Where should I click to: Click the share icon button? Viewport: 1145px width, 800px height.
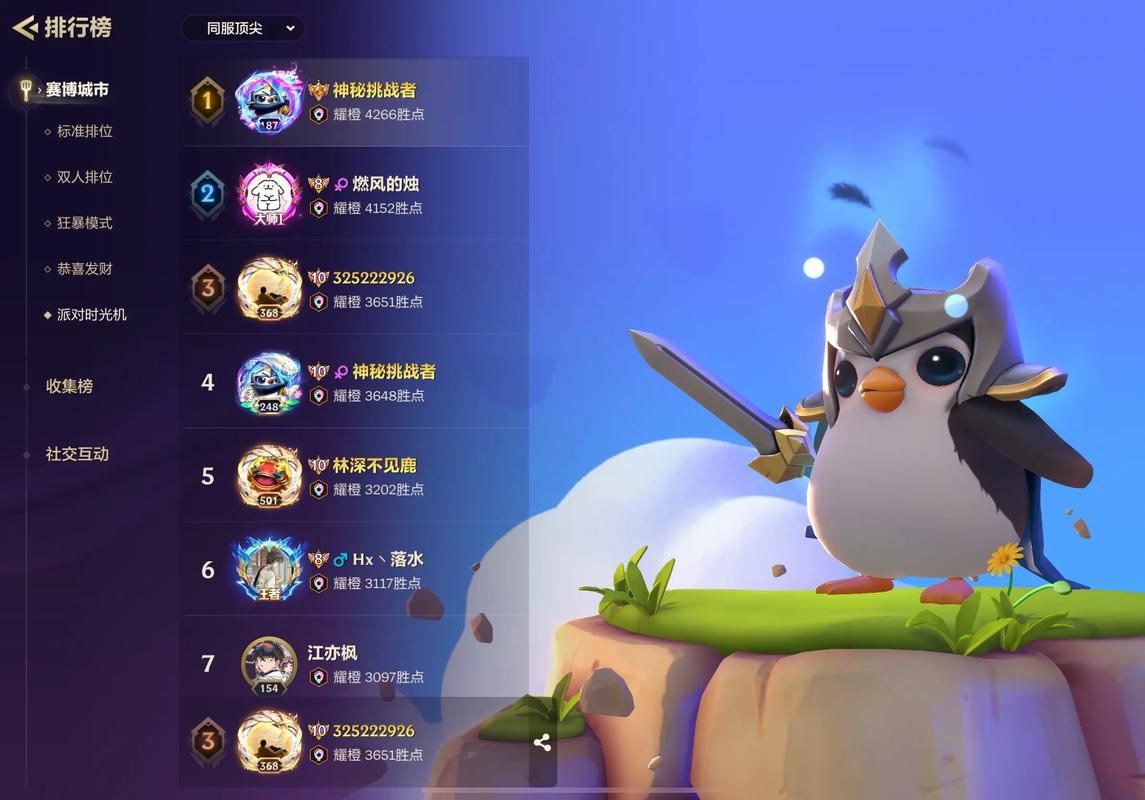[542, 742]
